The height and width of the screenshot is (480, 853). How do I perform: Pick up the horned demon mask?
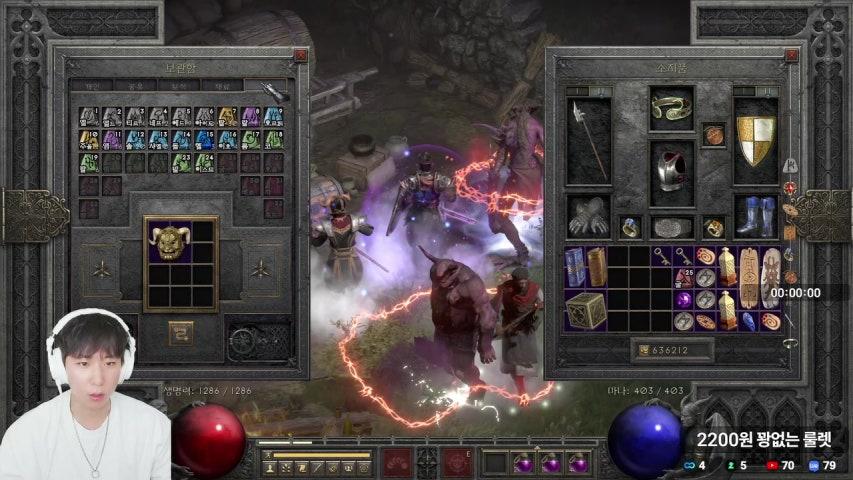[169, 241]
